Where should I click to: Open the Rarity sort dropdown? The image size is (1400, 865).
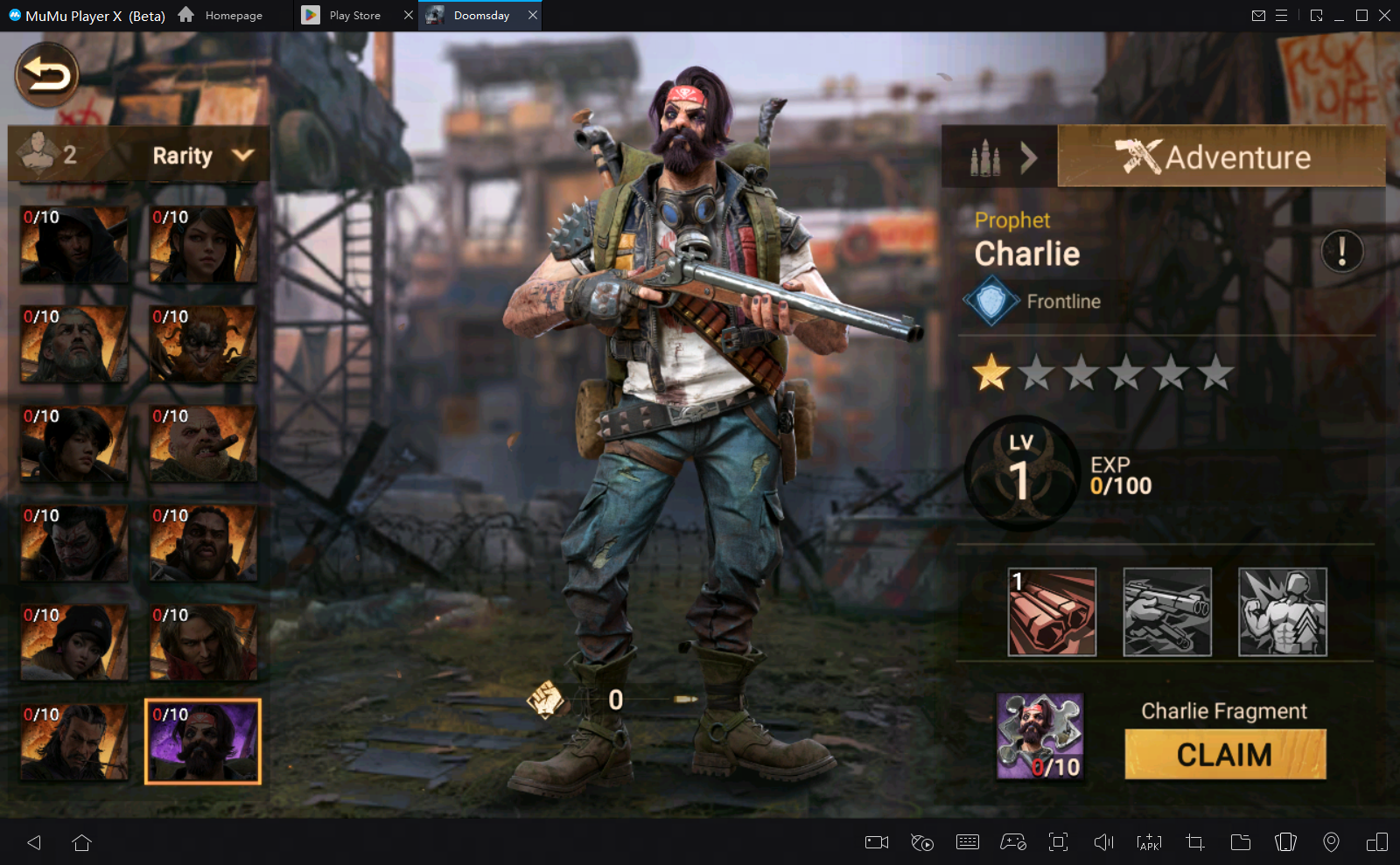click(x=203, y=156)
